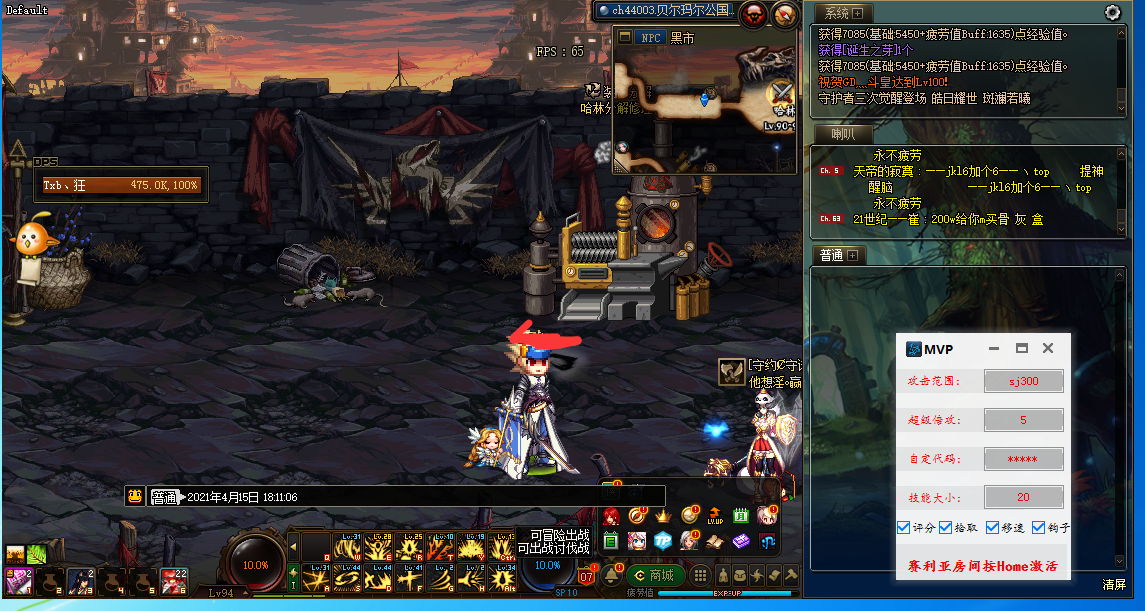Viewport: 1145px width, 611px height.
Task: Switch to the 系统 chat tab
Action: pos(837,13)
